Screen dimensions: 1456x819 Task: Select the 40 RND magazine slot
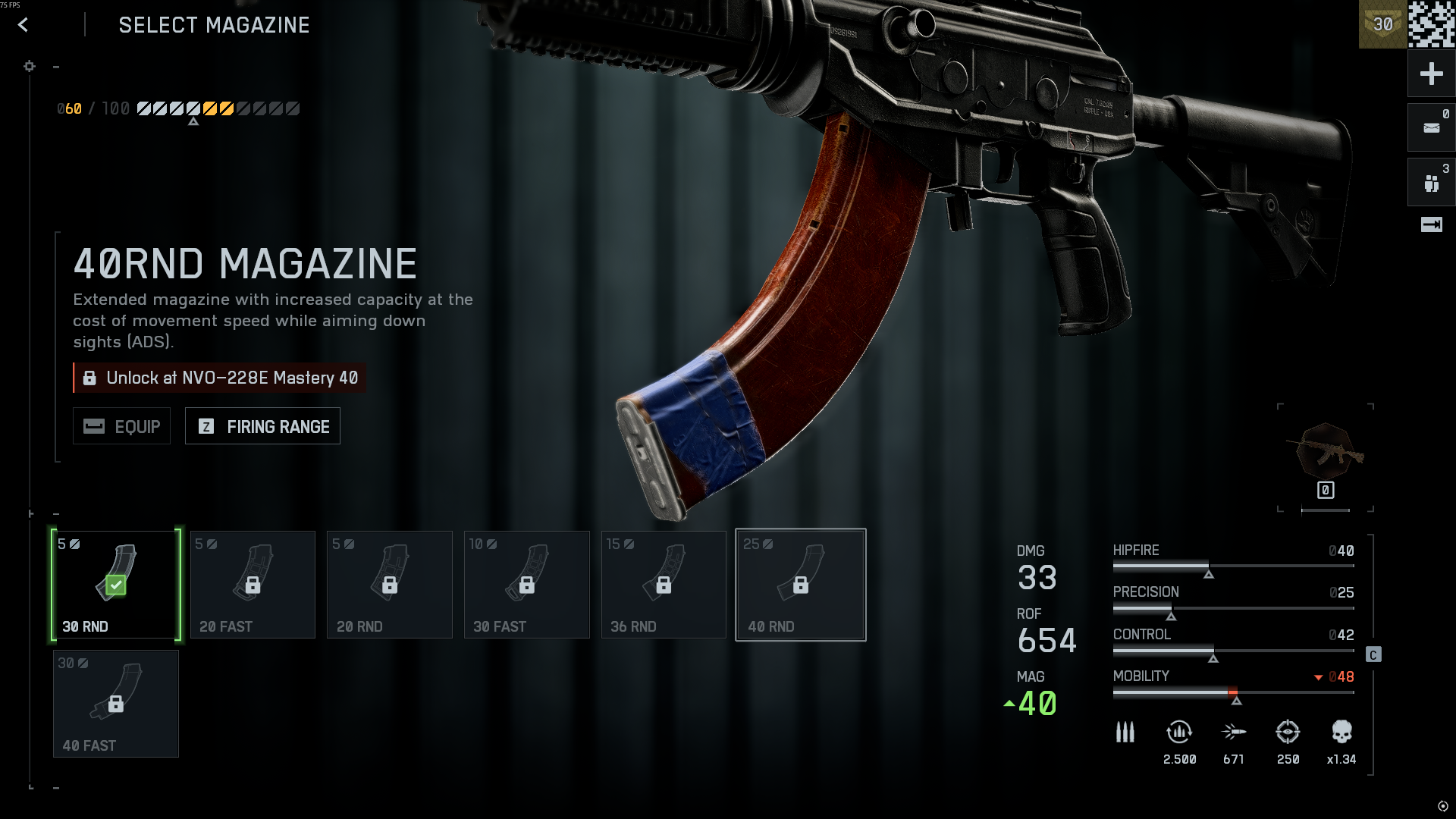pos(801,585)
